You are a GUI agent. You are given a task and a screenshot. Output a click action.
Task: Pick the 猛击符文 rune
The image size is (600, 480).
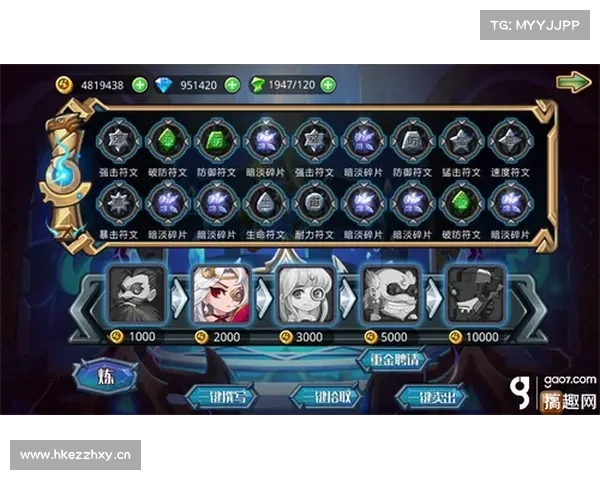coord(458,140)
